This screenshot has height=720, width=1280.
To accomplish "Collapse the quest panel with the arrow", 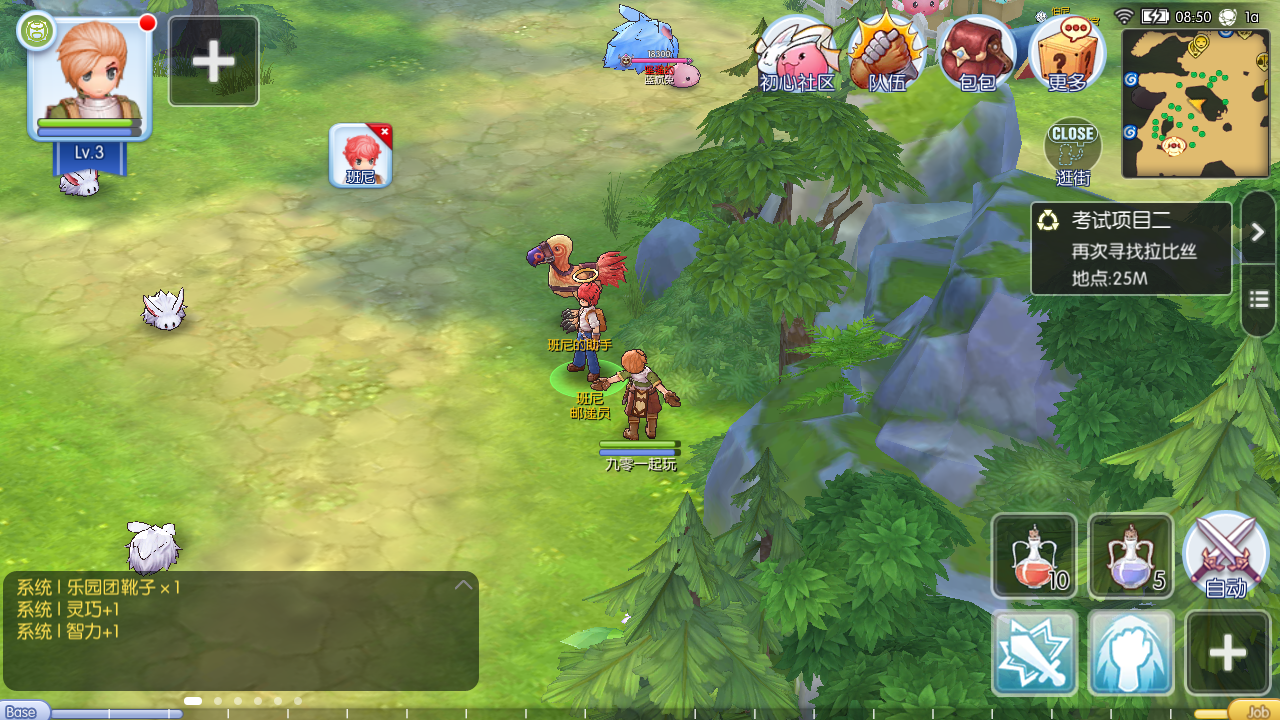I will pyautogui.click(x=1258, y=232).
